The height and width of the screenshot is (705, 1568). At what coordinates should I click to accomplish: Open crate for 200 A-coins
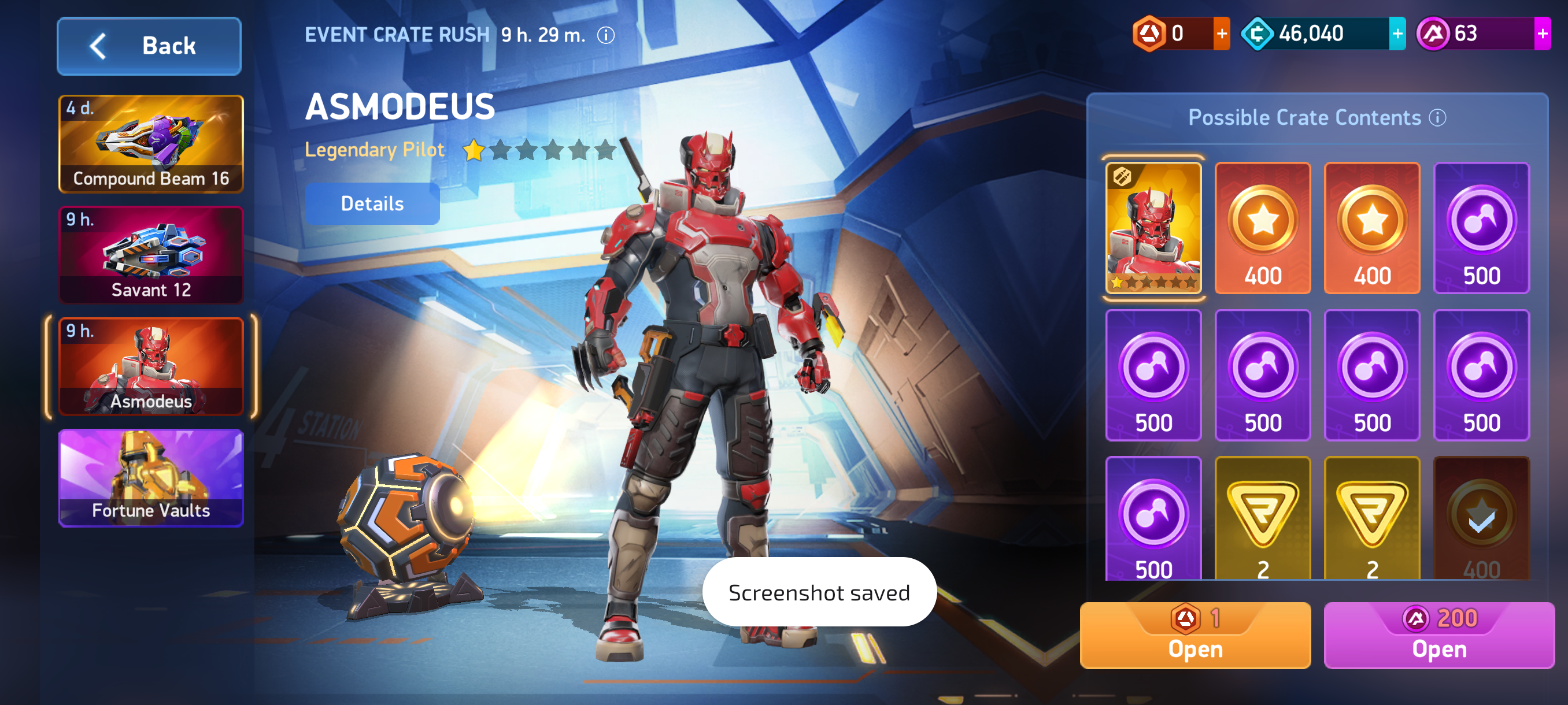point(1439,636)
